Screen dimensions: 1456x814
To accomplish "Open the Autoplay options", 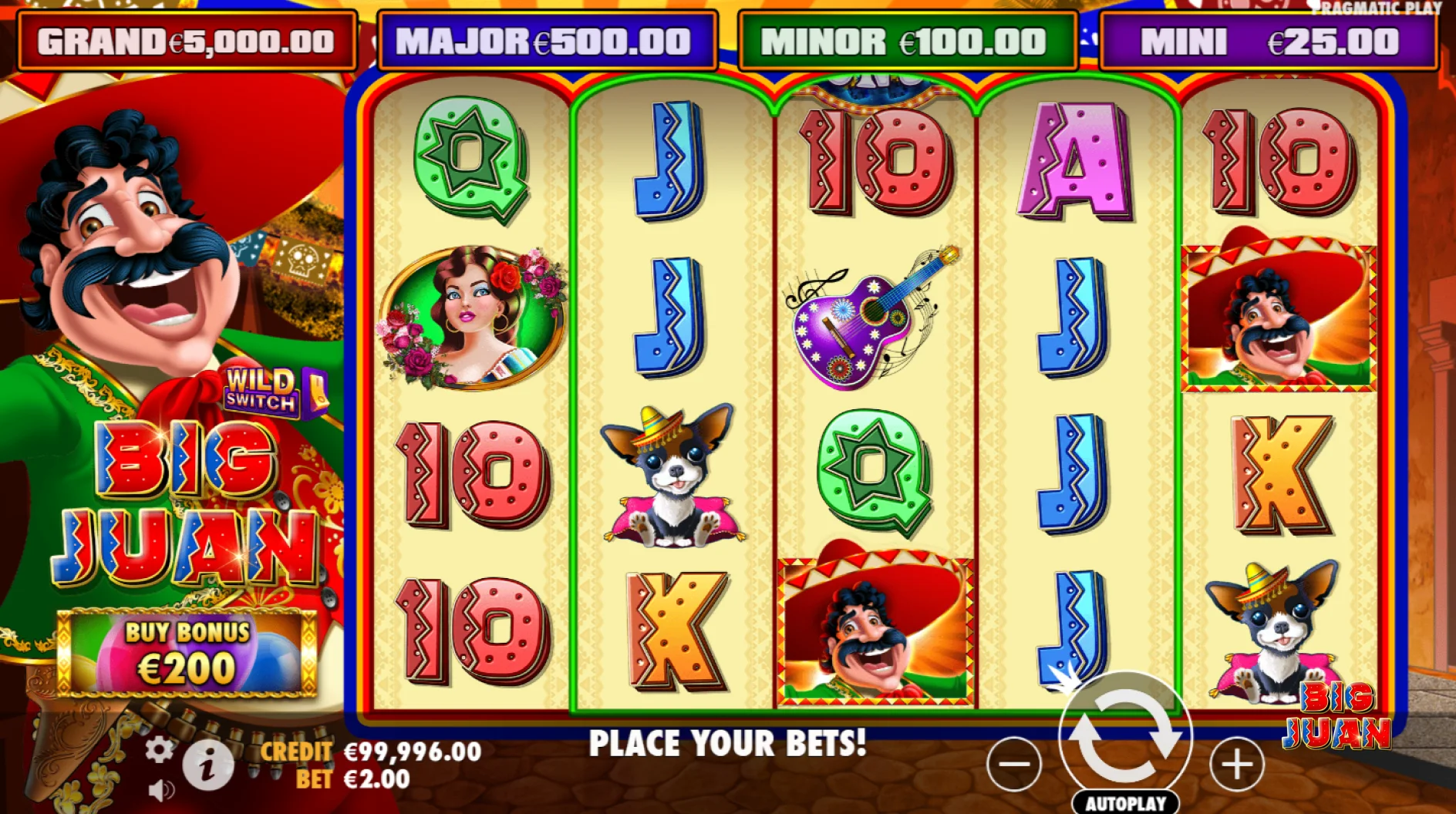I will pyautogui.click(x=1125, y=802).
